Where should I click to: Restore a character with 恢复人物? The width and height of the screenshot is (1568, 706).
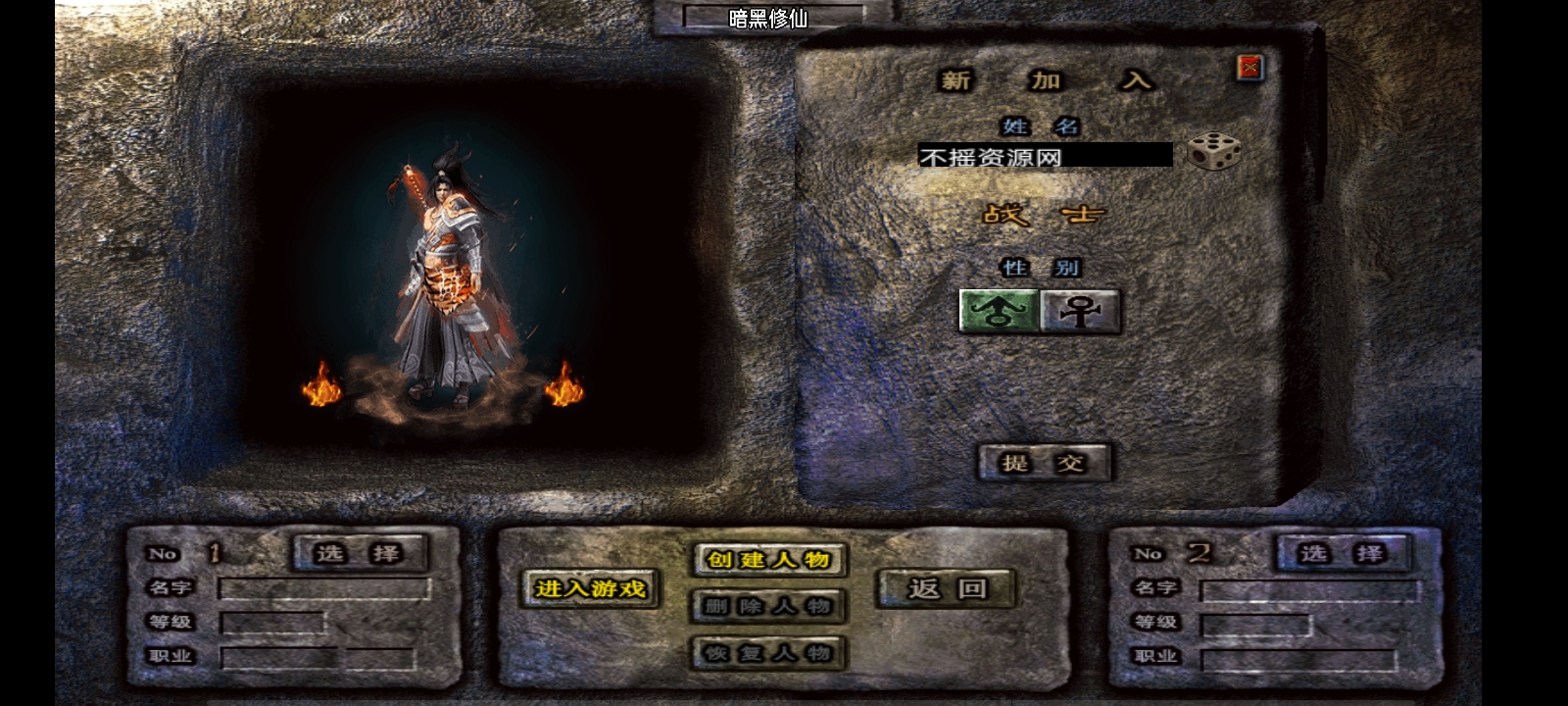point(769,653)
